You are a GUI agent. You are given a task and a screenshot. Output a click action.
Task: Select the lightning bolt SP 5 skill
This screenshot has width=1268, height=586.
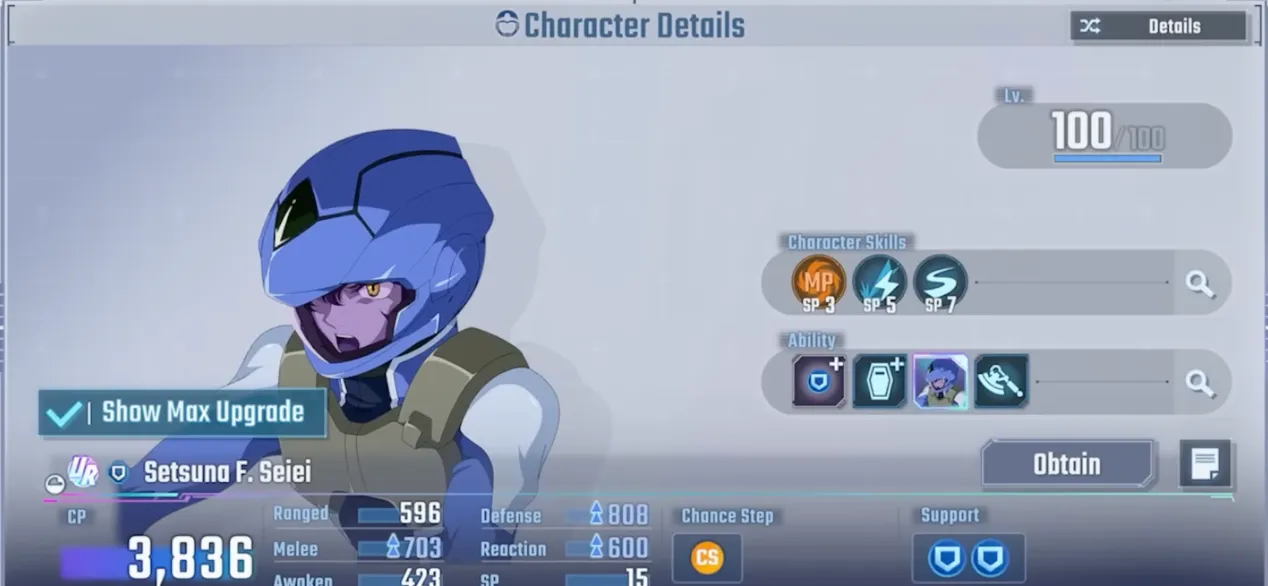pos(879,282)
